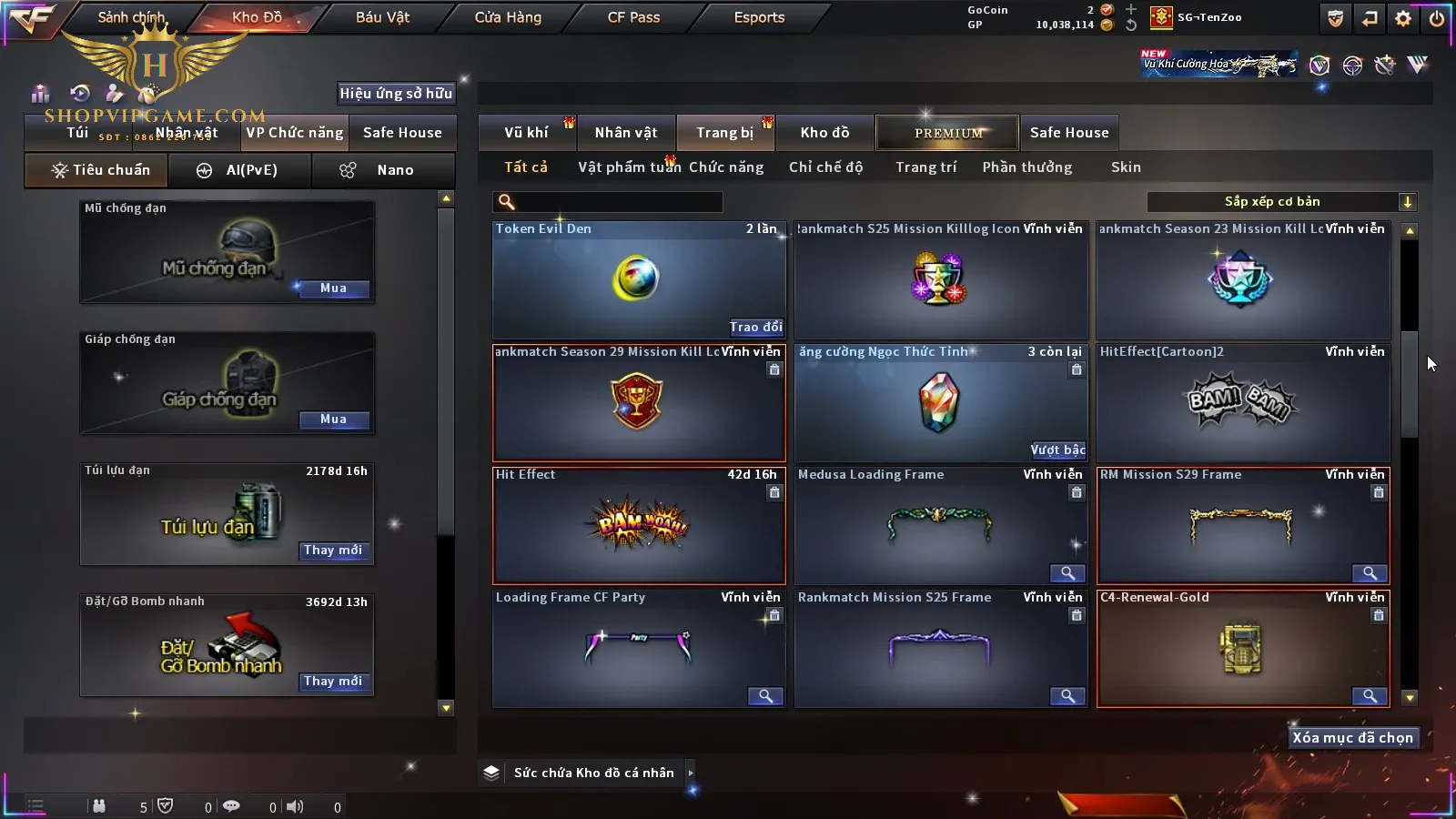This screenshot has height=819, width=1456.
Task: Renew the Túi lựu đạn item
Action: point(333,551)
